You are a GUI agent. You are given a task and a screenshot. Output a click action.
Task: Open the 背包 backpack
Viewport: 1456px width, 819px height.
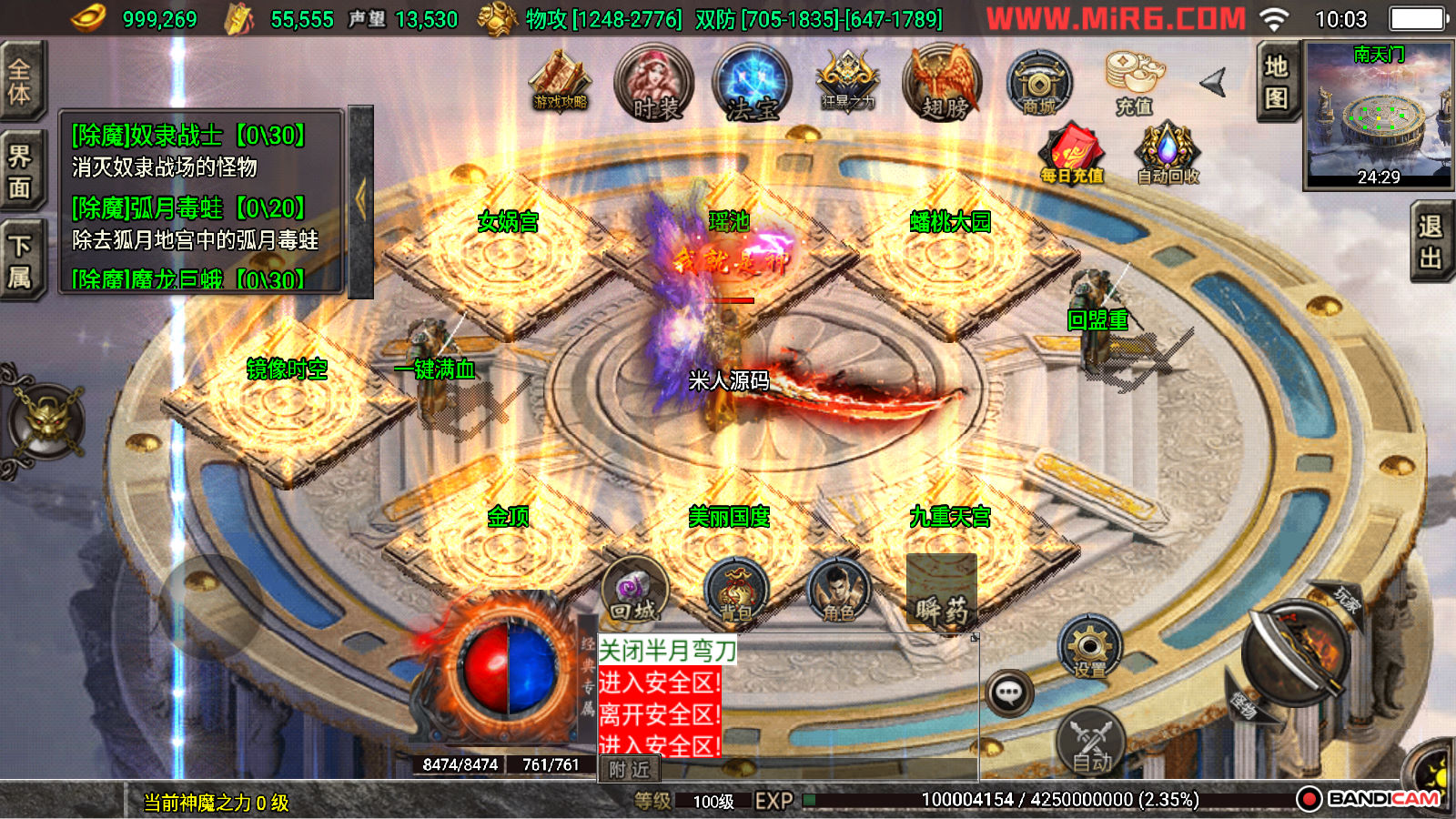736,591
